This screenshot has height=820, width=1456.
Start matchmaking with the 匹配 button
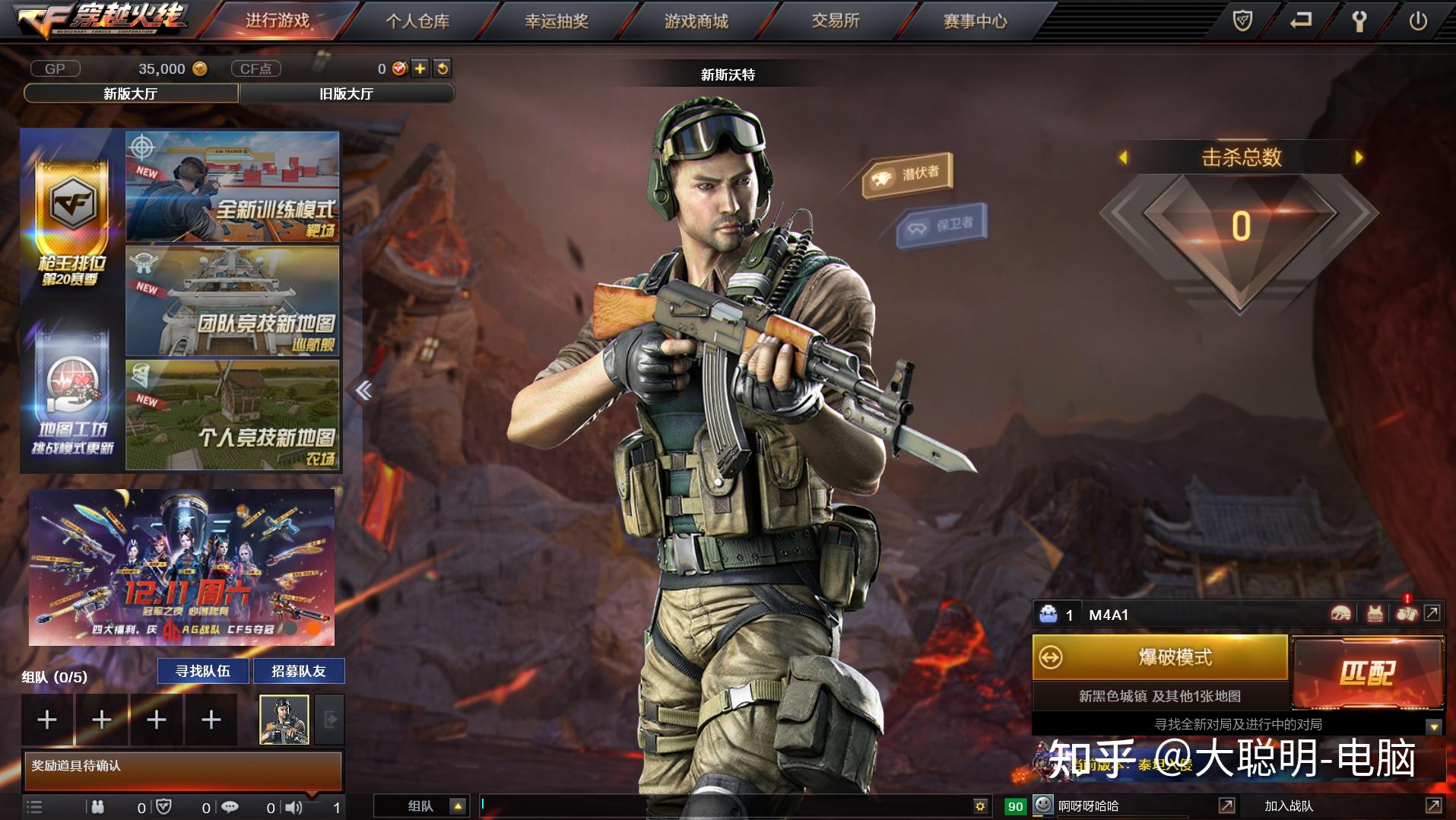point(1367,672)
